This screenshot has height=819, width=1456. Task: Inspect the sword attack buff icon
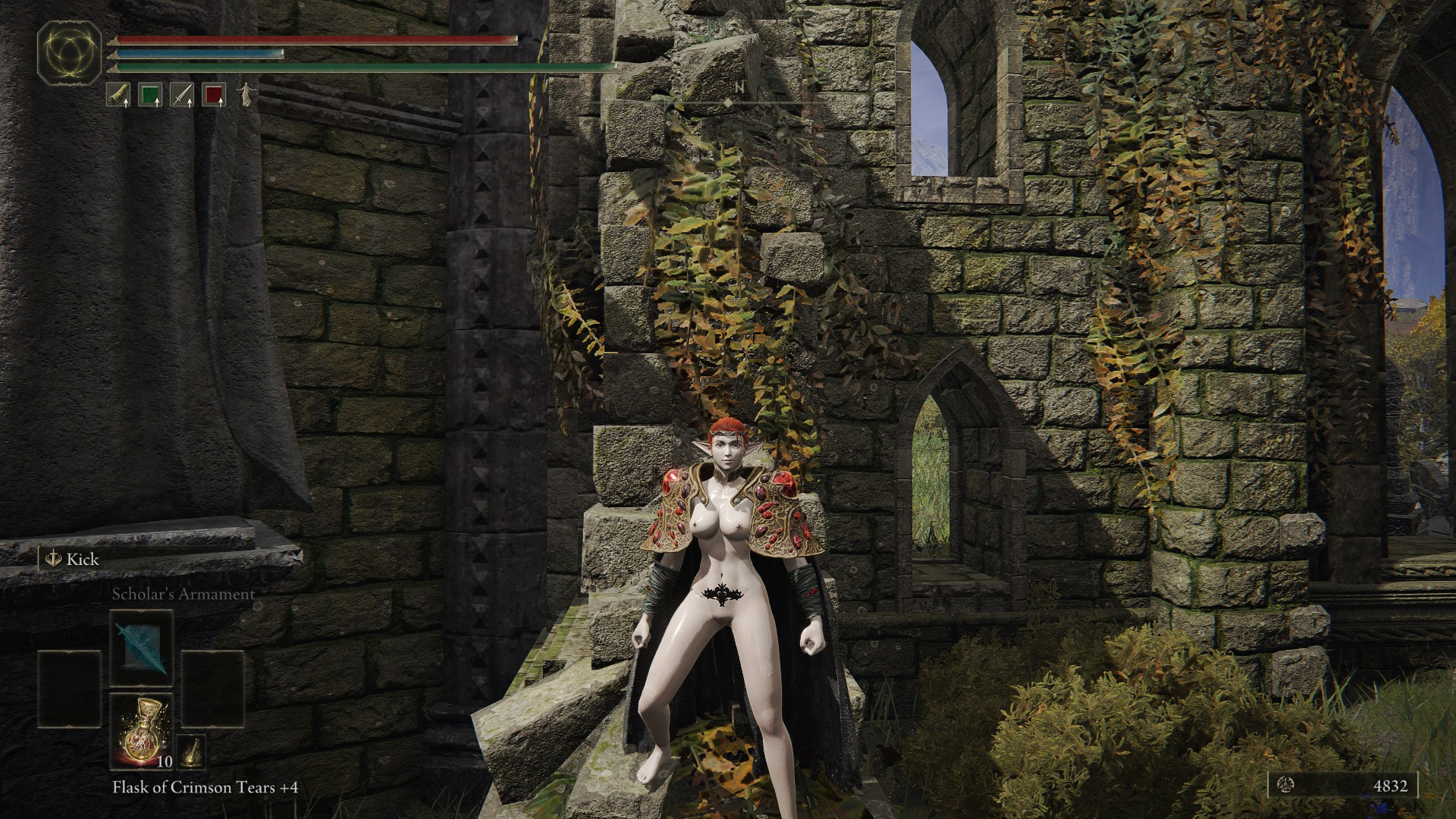(182, 95)
